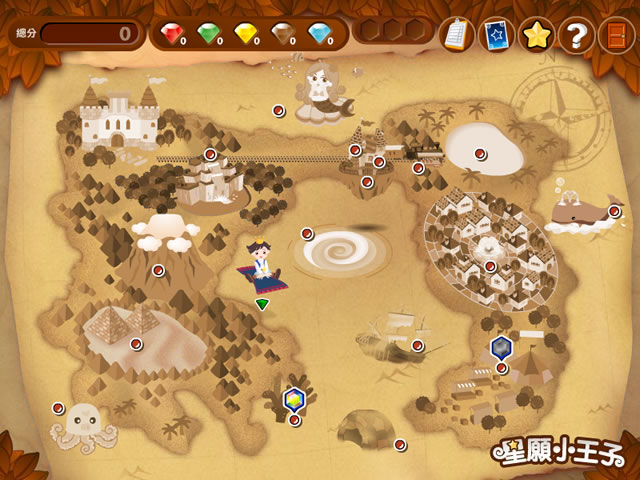
Task: Pick the octopus level marker
Action: (58, 408)
